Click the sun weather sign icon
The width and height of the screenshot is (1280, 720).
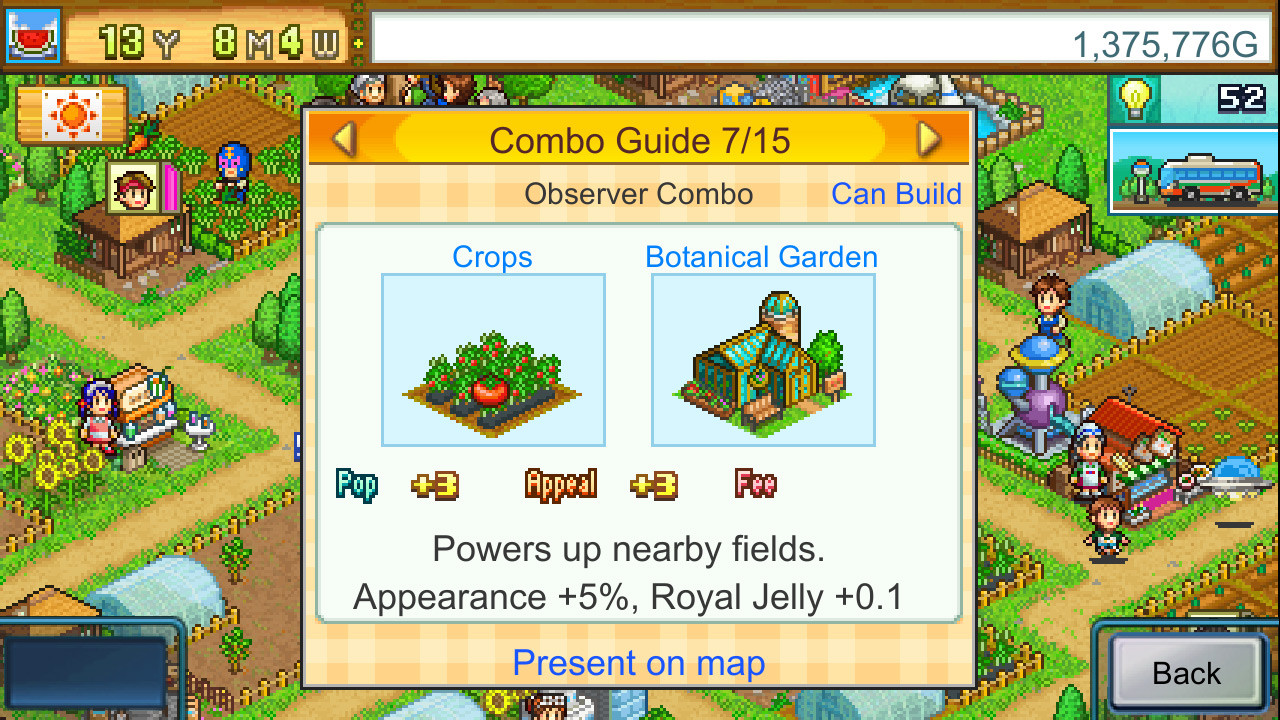[x=70, y=114]
